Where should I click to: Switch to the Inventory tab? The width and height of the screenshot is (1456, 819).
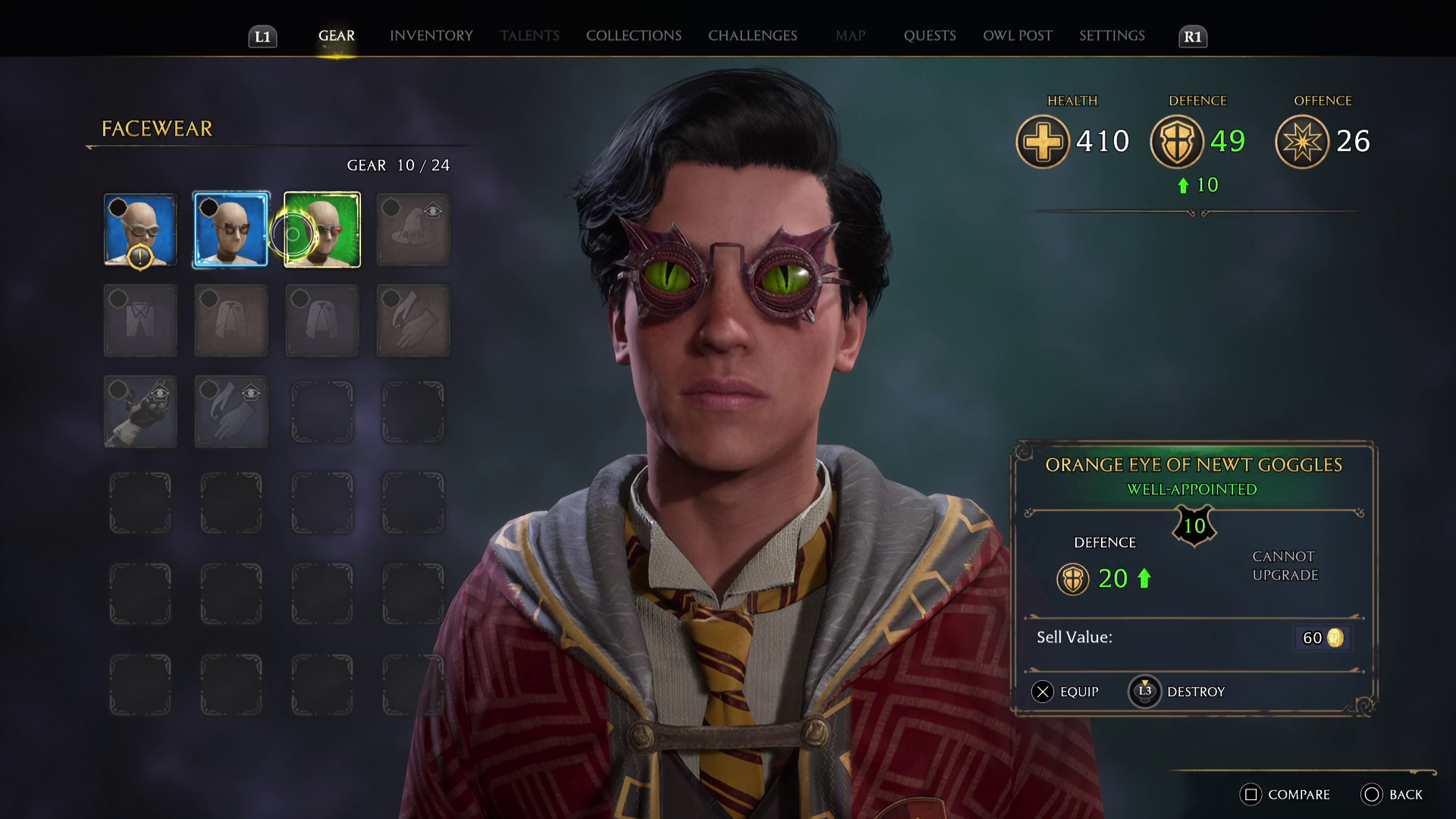pos(431,36)
